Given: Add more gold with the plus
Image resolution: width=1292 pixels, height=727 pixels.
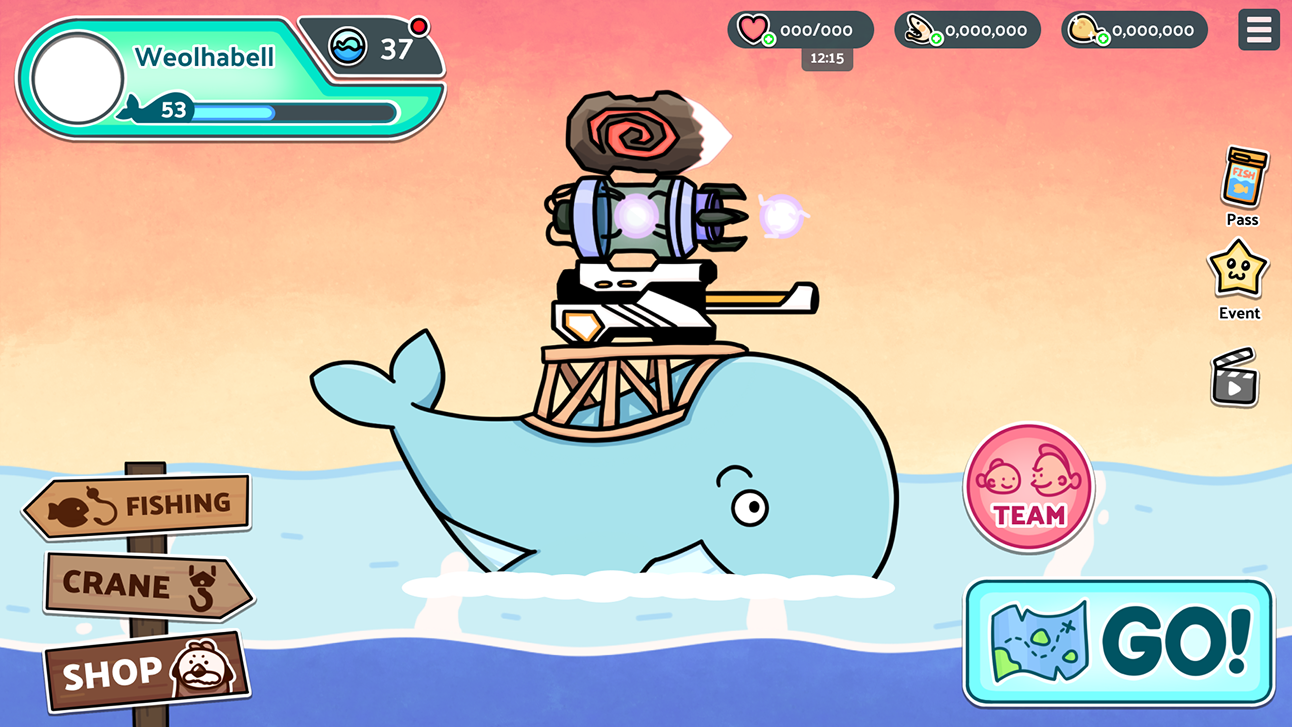Looking at the screenshot, I should pyautogui.click(x=1102, y=39).
